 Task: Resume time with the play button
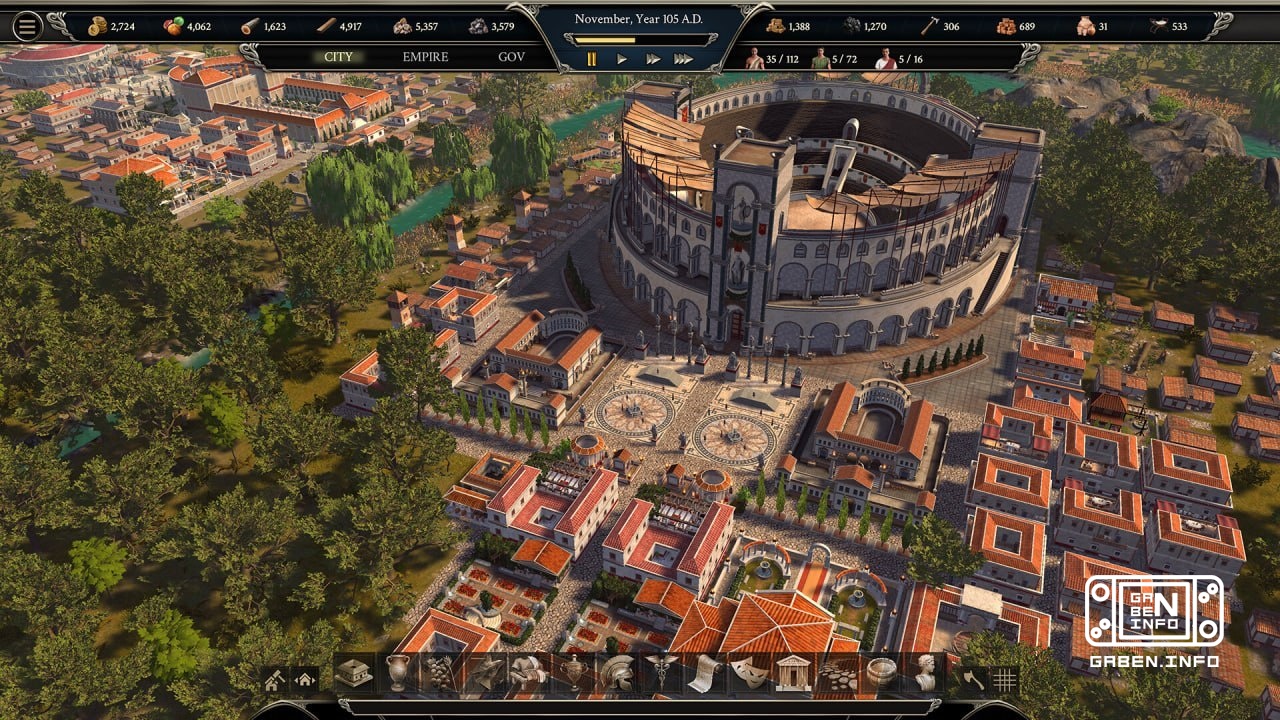pos(623,58)
